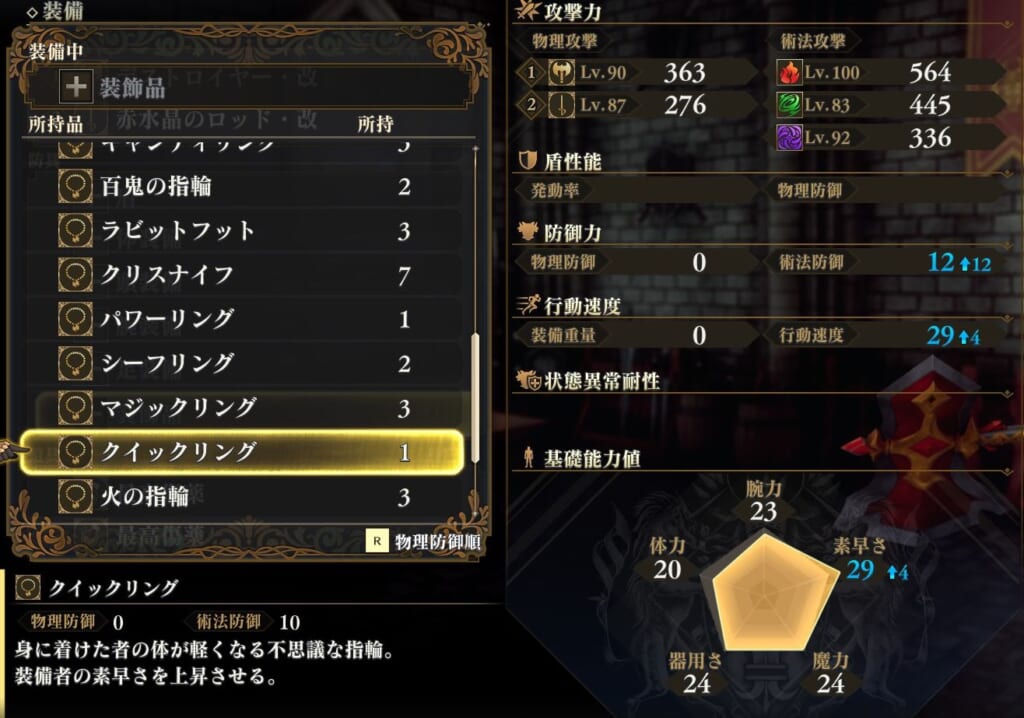Select シーフリング in the owned items
The image size is (1024, 718).
point(240,363)
